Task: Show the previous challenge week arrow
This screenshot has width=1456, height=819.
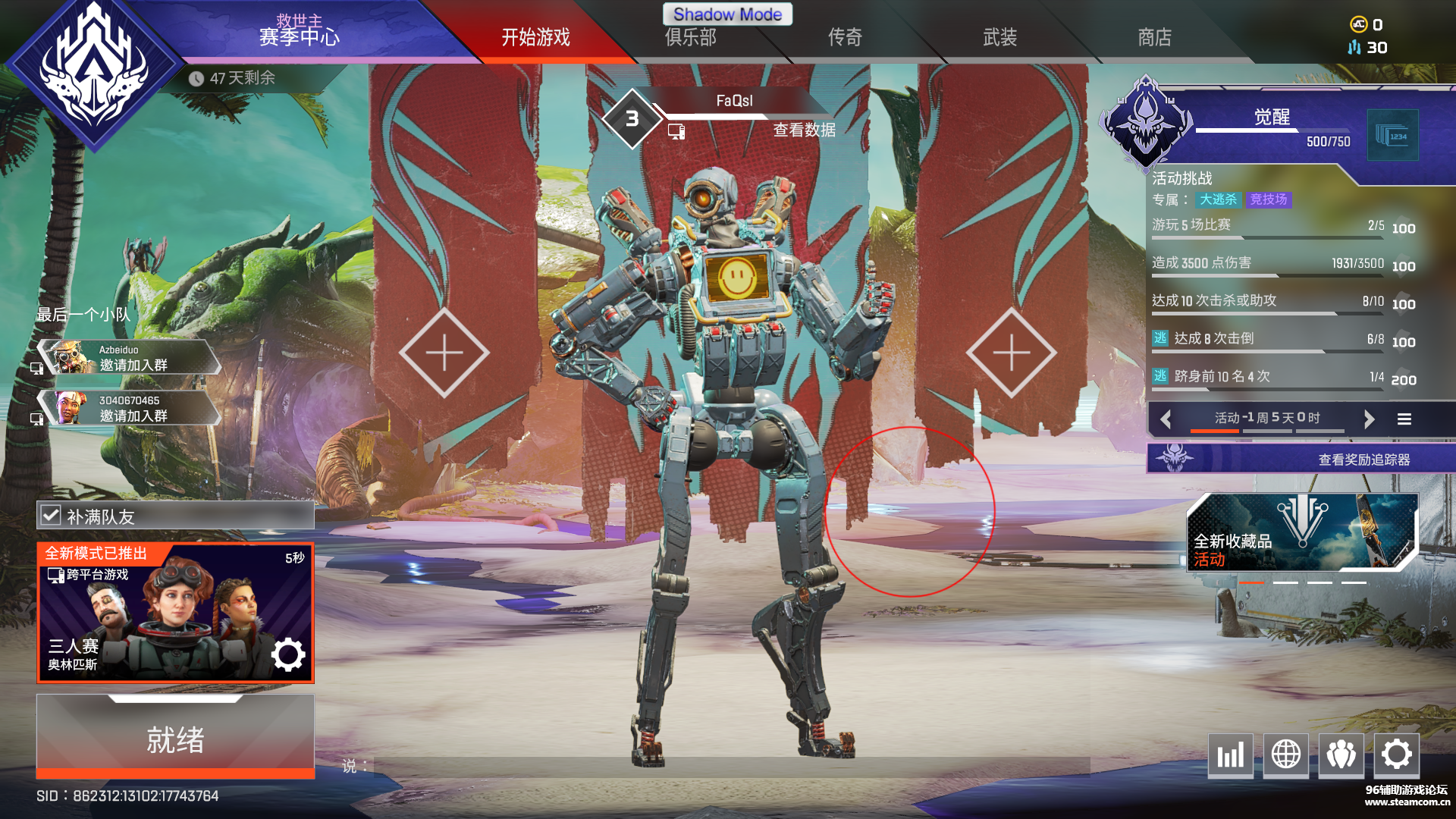Action: click(1166, 419)
